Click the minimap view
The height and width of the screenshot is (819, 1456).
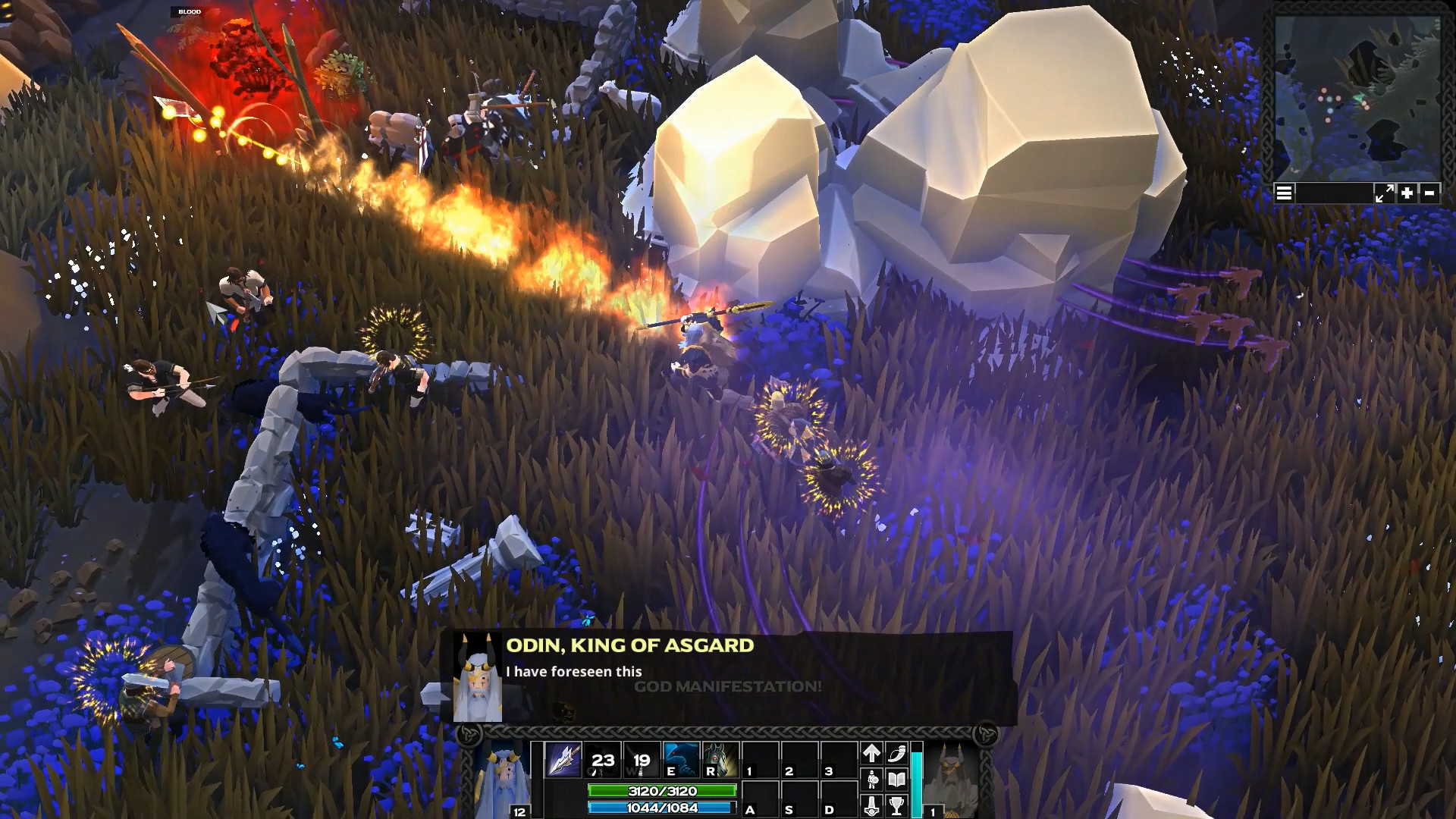click(1357, 99)
